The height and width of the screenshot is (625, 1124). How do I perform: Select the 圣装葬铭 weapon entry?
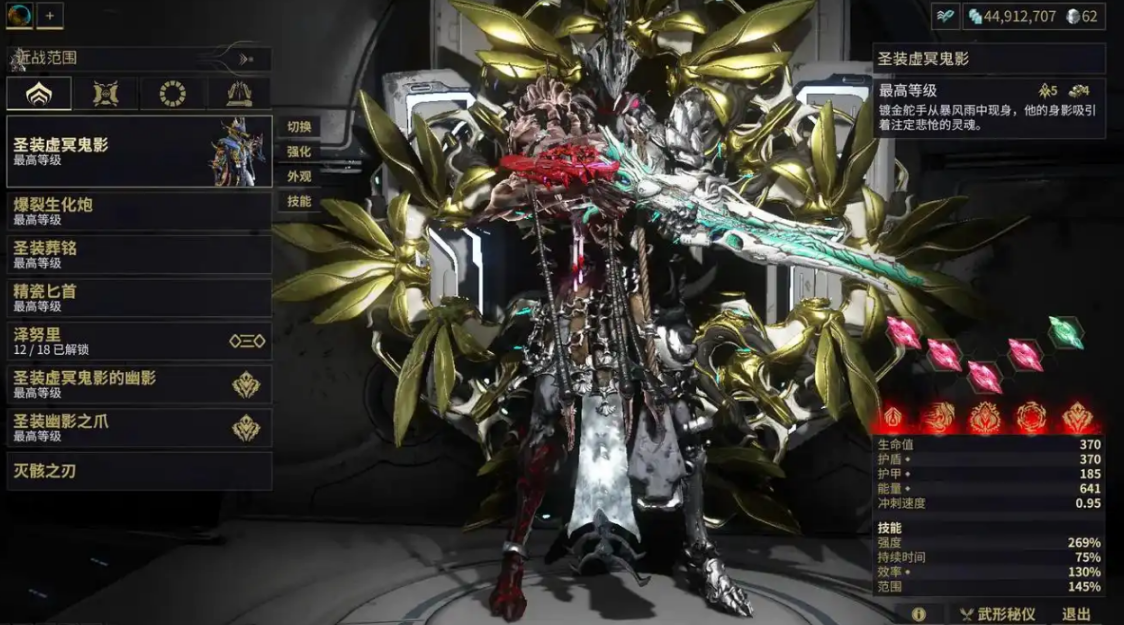(x=139, y=254)
